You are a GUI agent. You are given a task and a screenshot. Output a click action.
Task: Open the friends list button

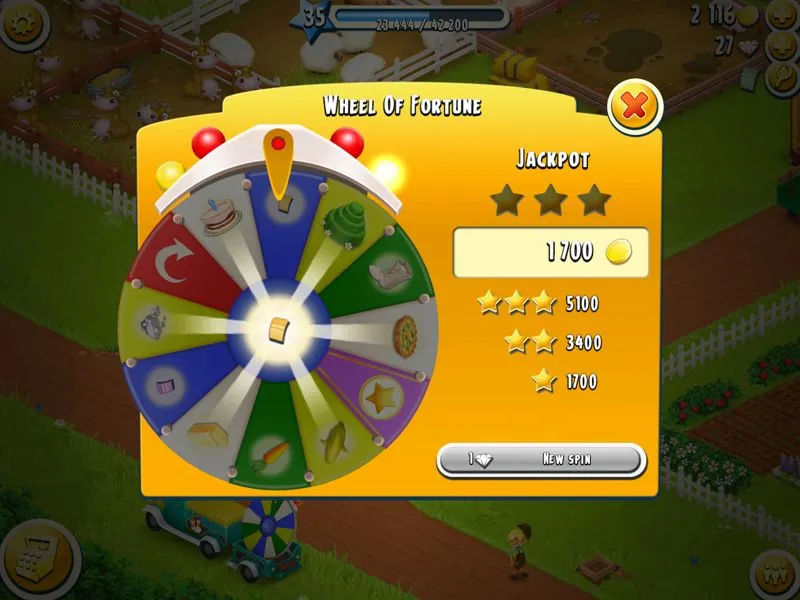click(x=774, y=571)
